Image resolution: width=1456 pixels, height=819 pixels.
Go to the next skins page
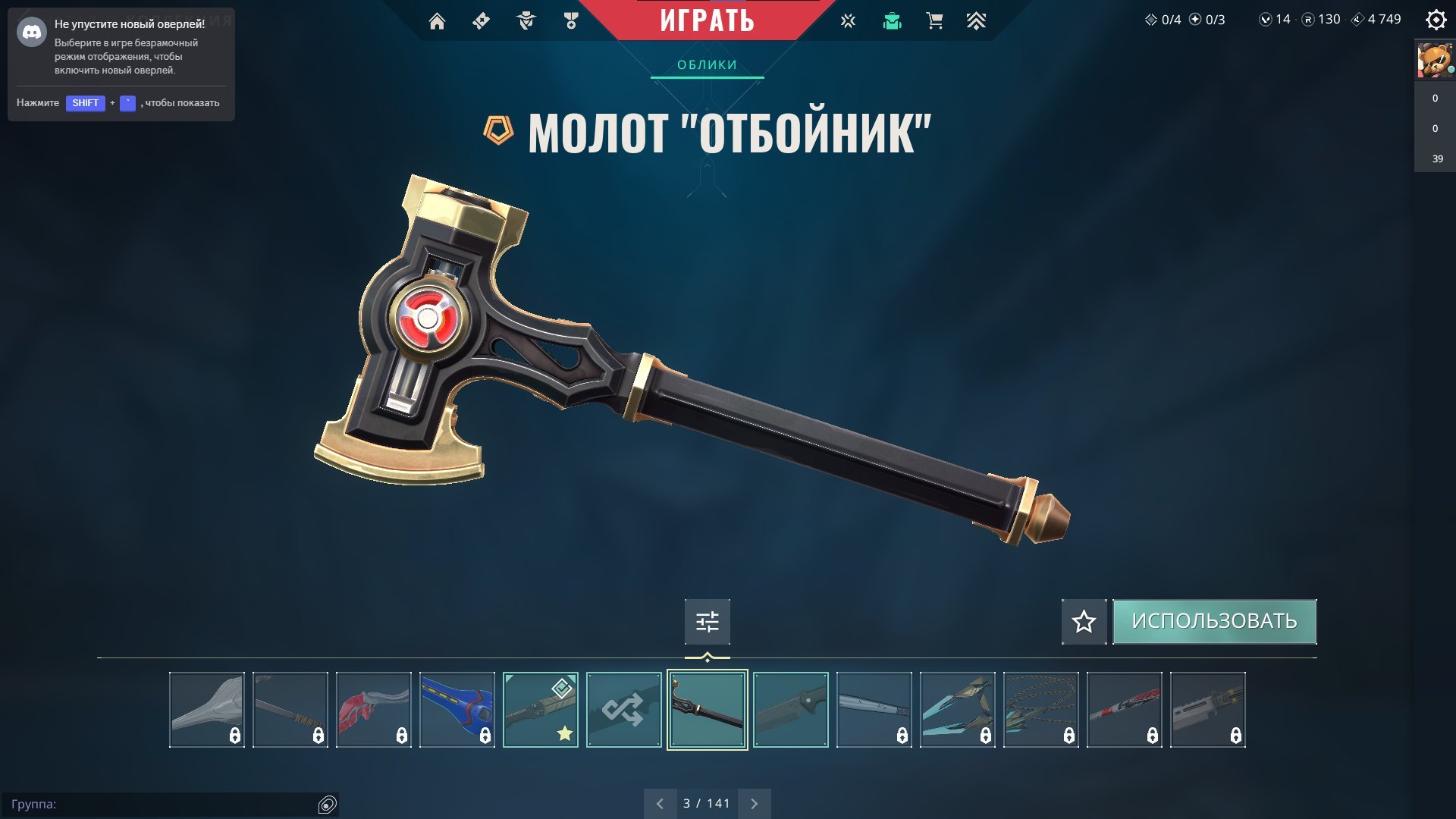(x=754, y=804)
